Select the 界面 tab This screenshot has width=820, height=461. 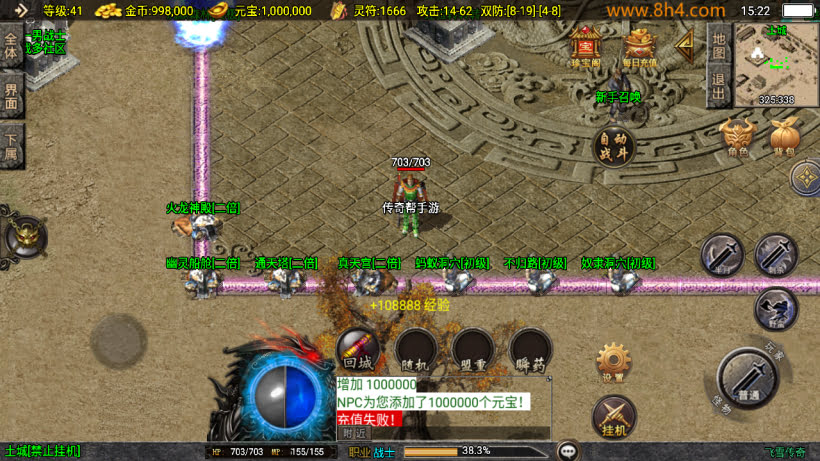(12, 96)
